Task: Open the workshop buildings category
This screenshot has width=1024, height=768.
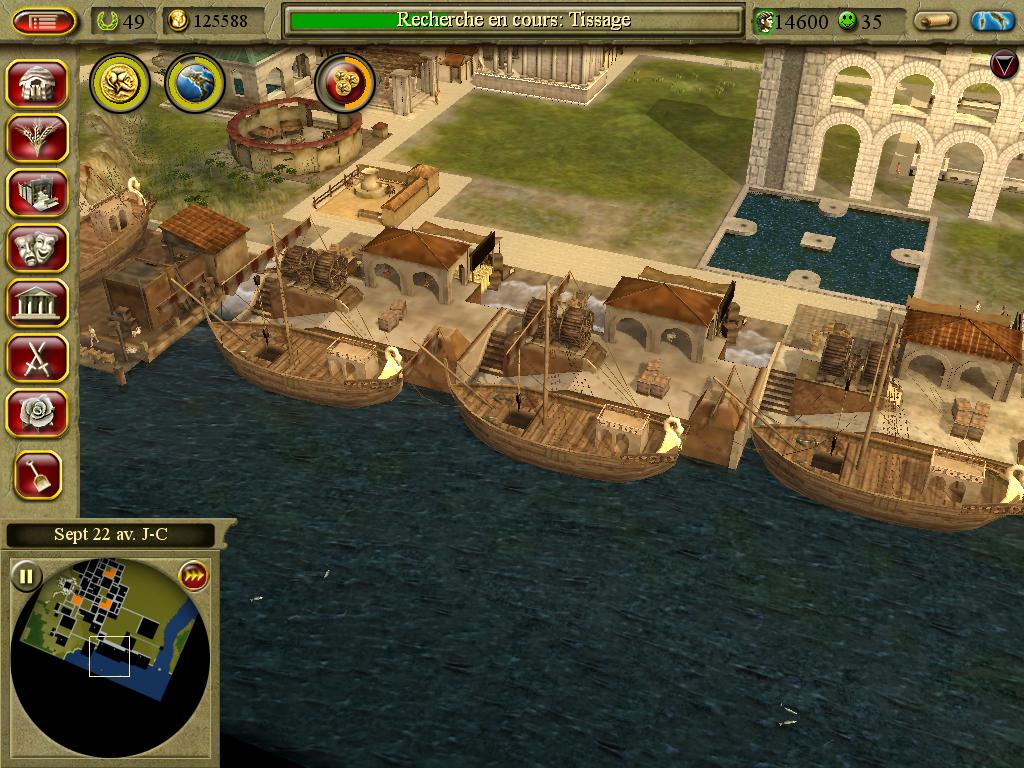Action: tap(38, 193)
